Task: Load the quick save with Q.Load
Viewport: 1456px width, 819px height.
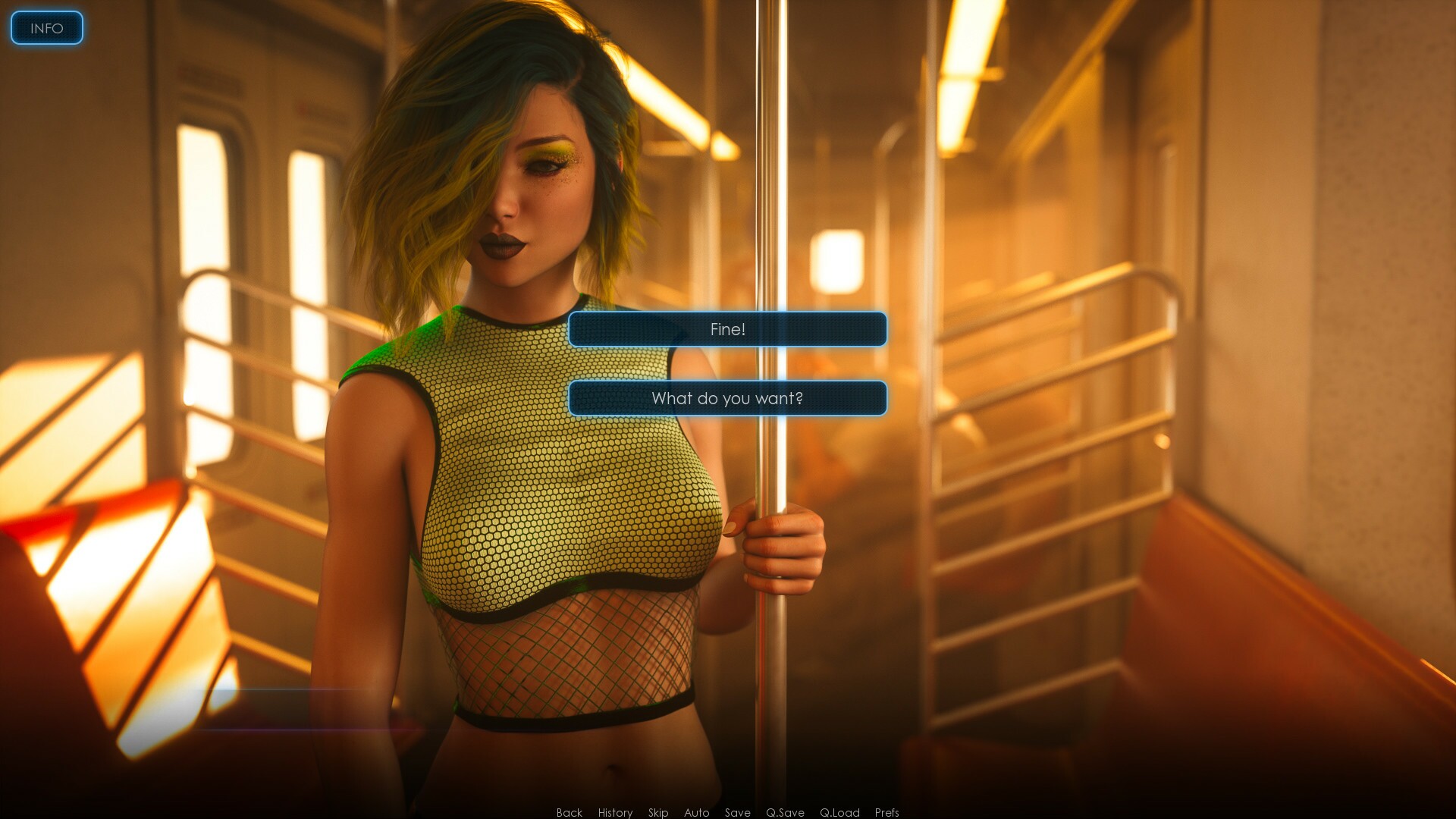Action: click(839, 812)
